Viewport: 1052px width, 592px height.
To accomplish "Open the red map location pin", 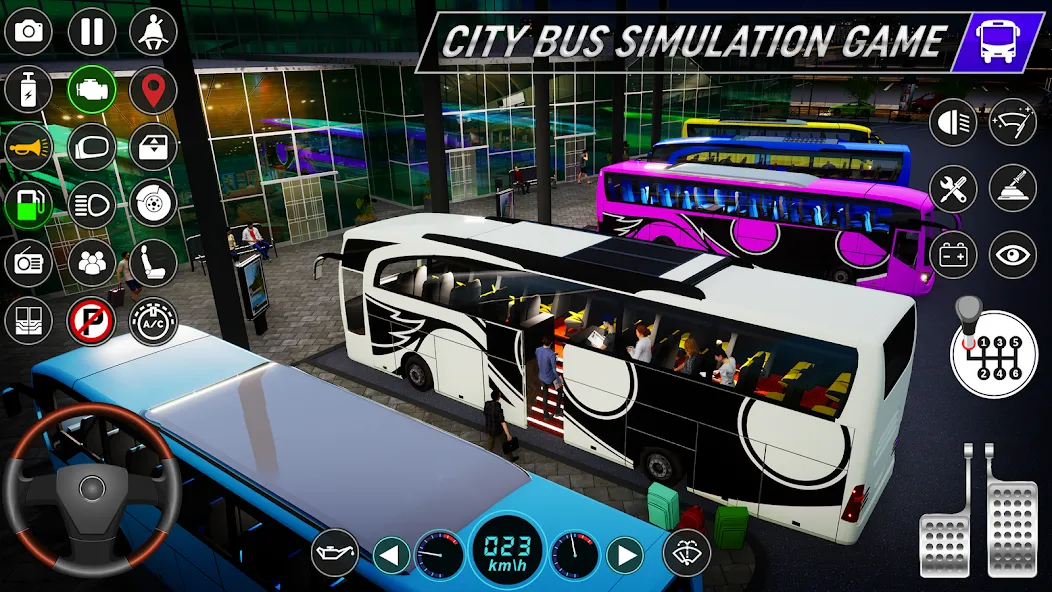I will coord(153,91).
